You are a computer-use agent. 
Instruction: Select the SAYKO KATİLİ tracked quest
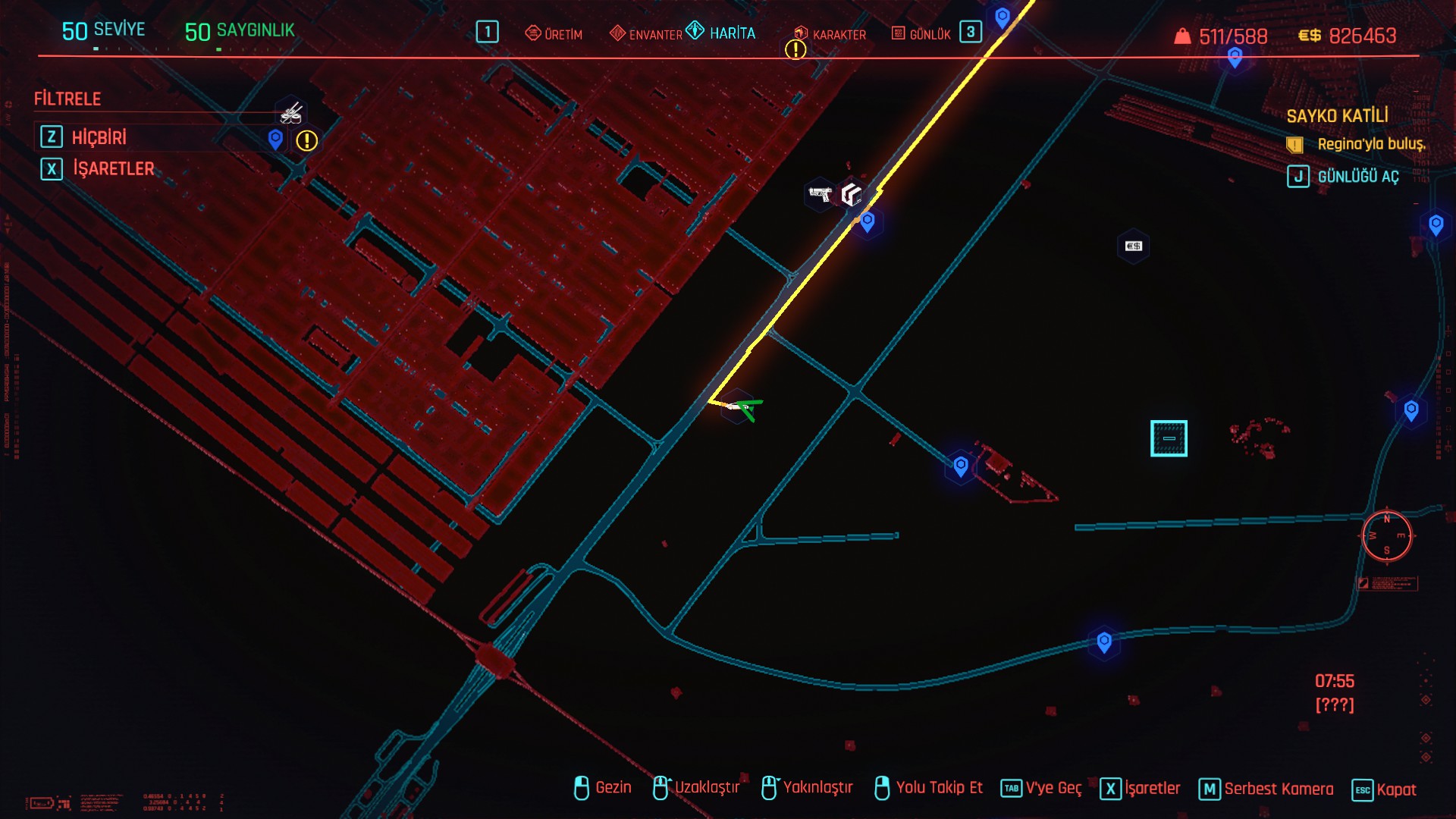(1337, 116)
